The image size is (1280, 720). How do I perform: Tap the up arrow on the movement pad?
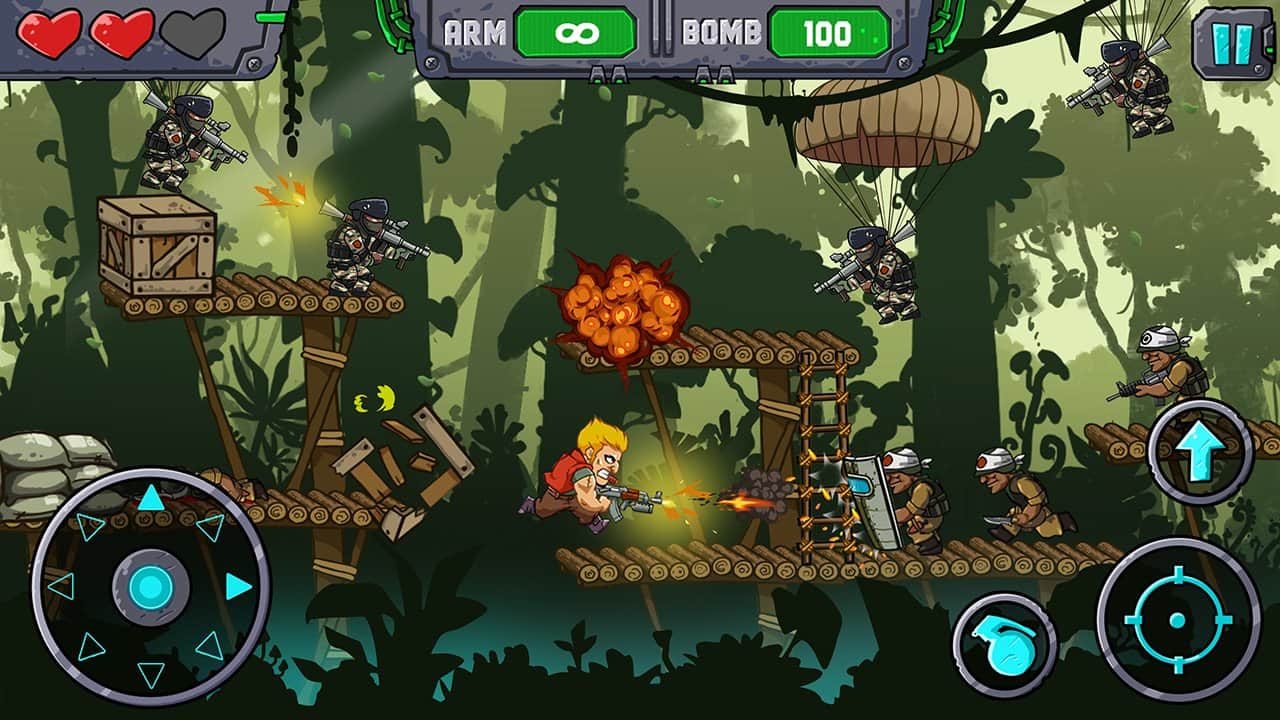tap(150, 497)
